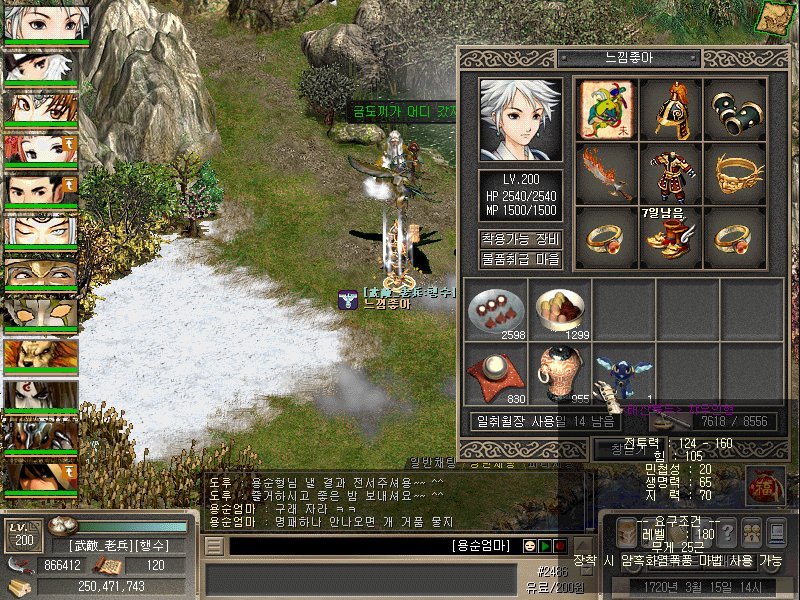Select the winged boots slot
Viewport: 800px width, 600px height.
(x=671, y=237)
